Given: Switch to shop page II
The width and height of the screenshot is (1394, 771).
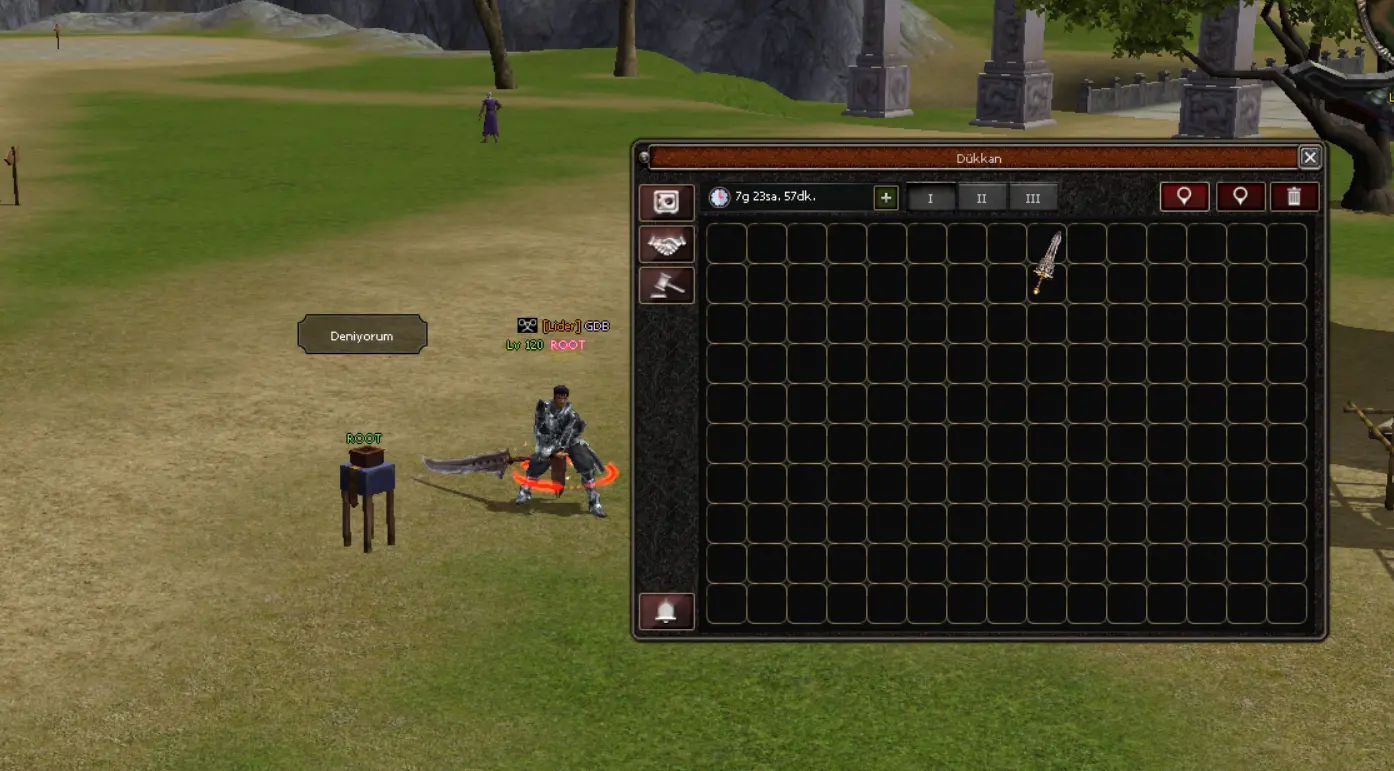Looking at the screenshot, I should (982, 198).
